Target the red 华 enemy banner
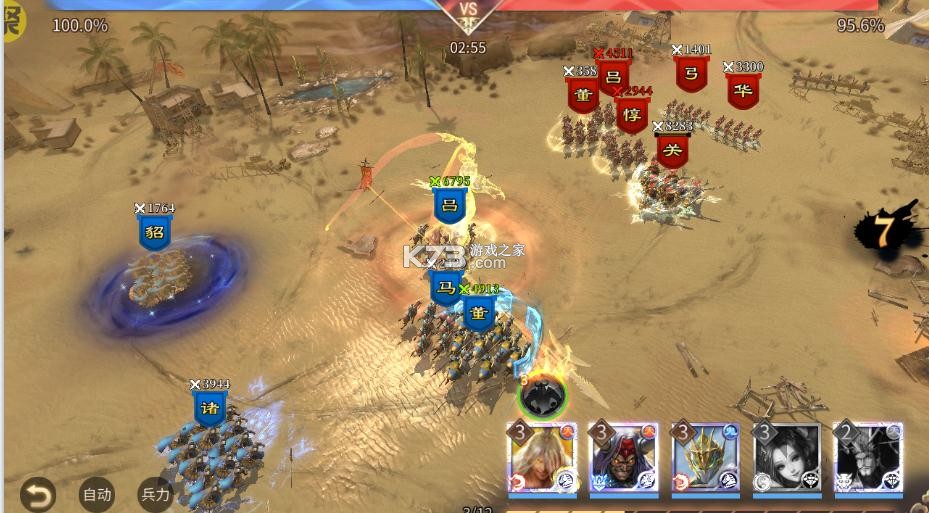929x513 pixels. 742,90
